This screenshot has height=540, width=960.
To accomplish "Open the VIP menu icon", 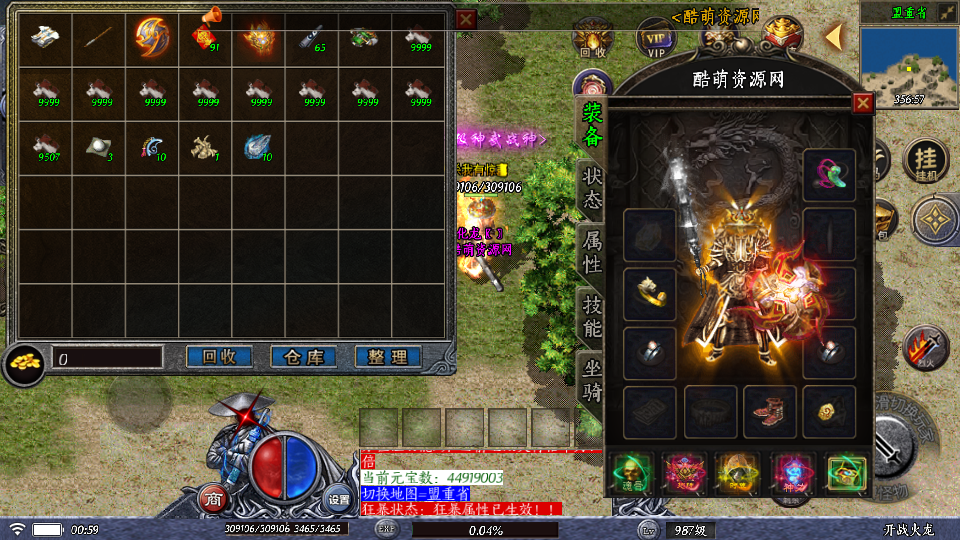I will [x=656, y=43].
